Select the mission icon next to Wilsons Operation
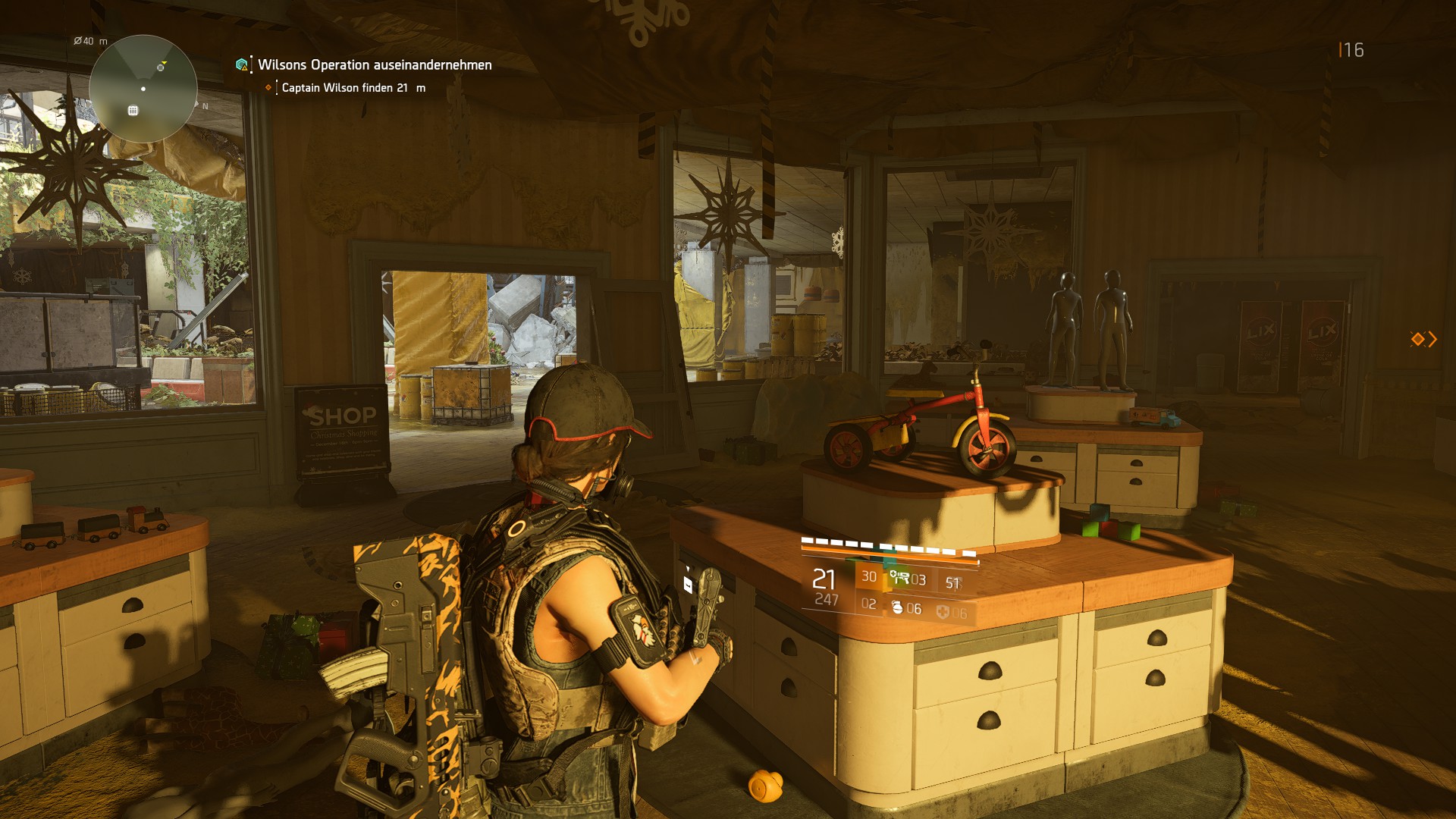This screenshot has height=819, width=1456. pos(240,66)
